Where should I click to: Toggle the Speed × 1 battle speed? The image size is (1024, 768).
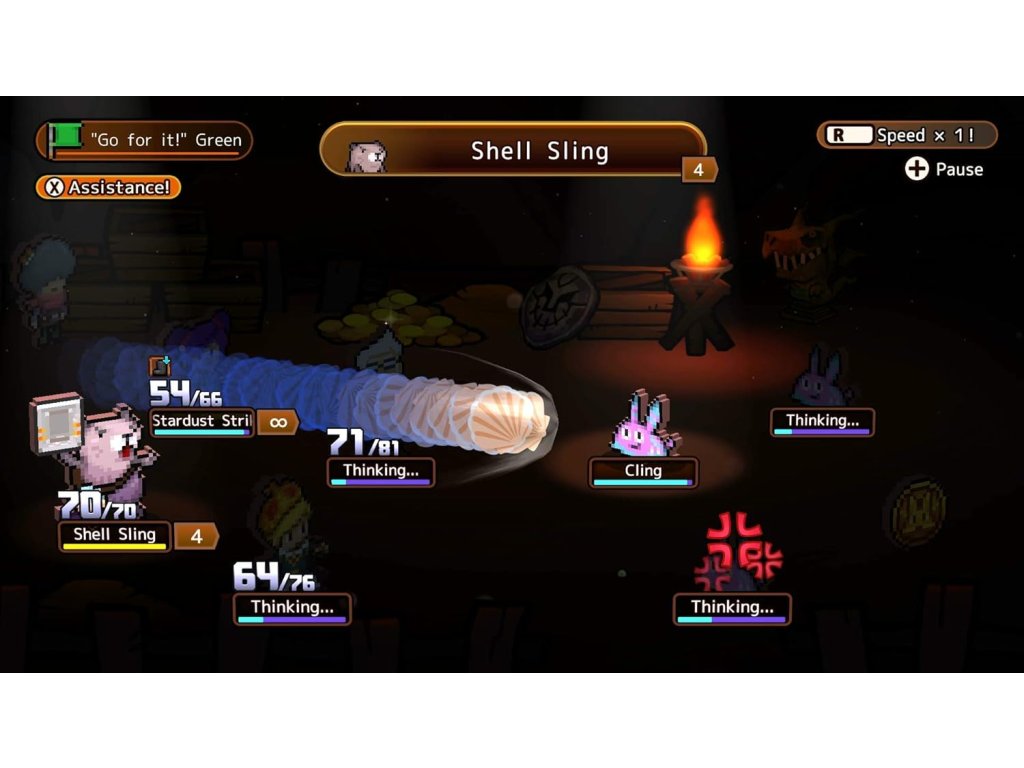click(x=907, y=135)
